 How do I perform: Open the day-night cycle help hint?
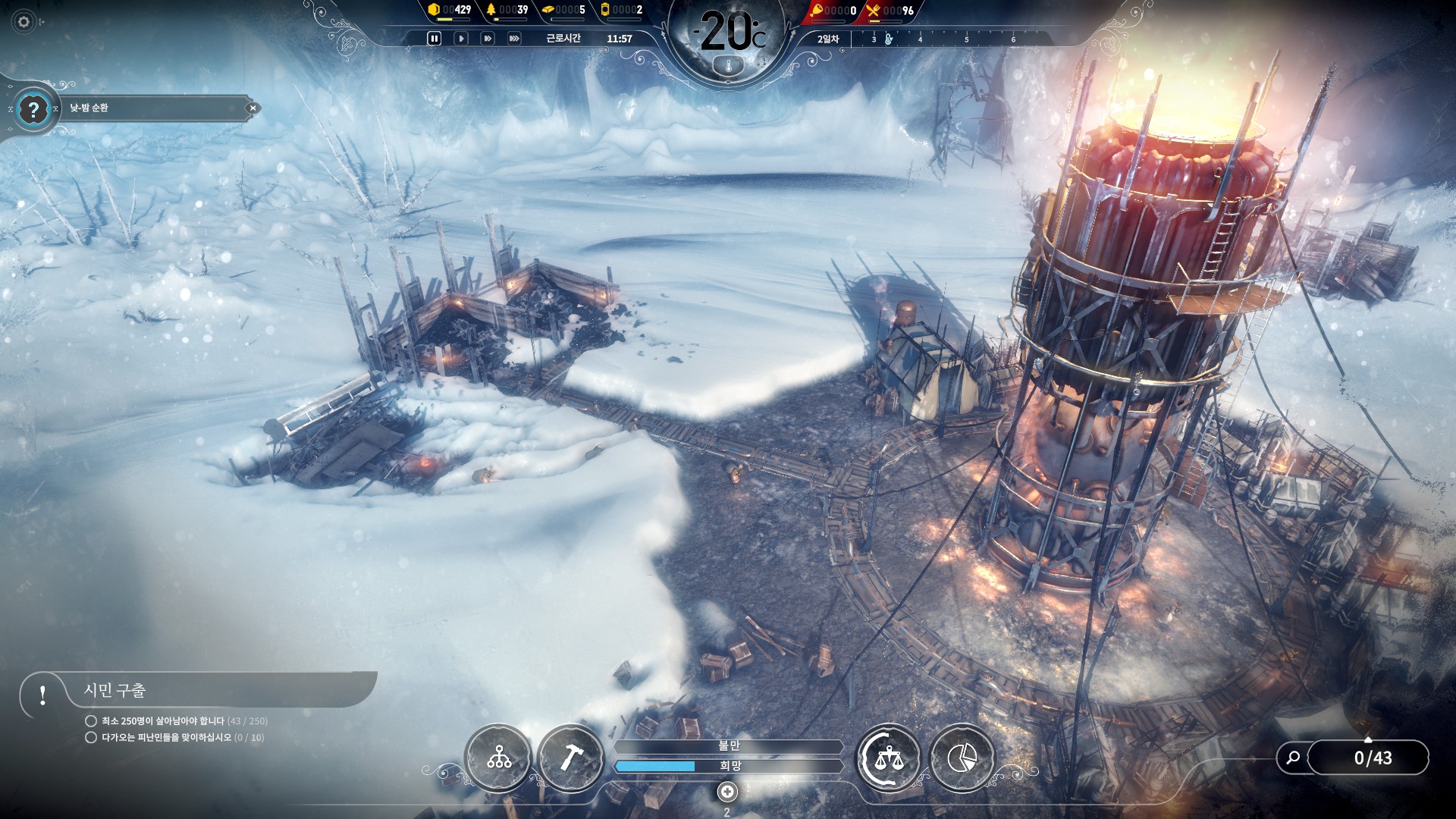[33, 110]
